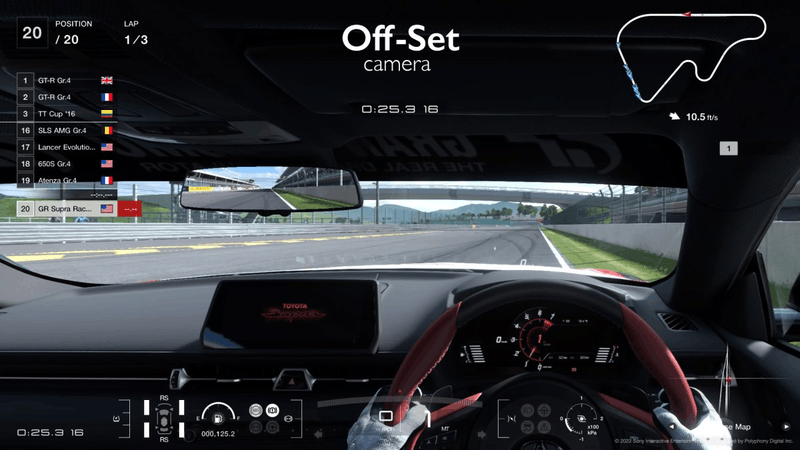Select the 650S Gr.4 entry
Screen dimensions: 800x450
click(67, 163)
